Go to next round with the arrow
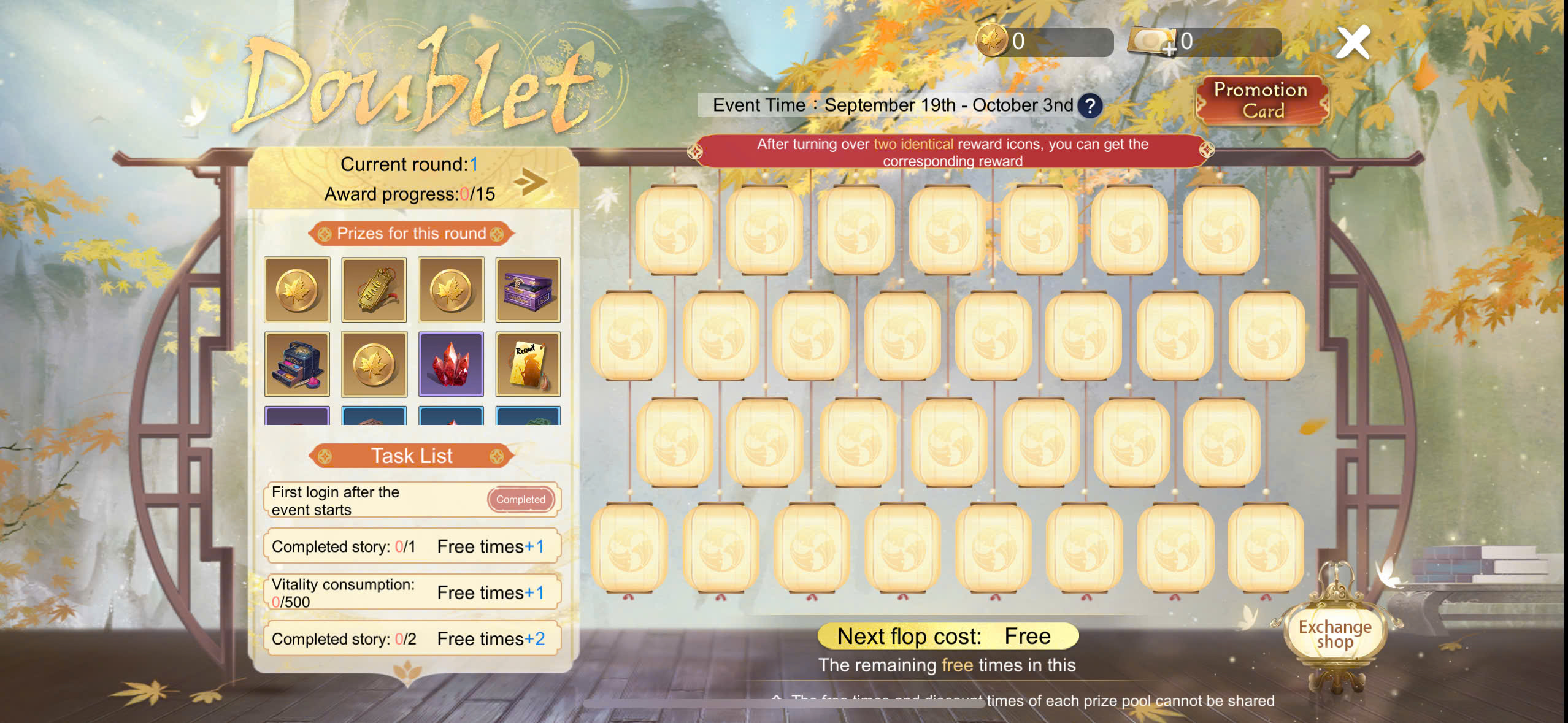1568x723 pixels. (x=530, y=181)
